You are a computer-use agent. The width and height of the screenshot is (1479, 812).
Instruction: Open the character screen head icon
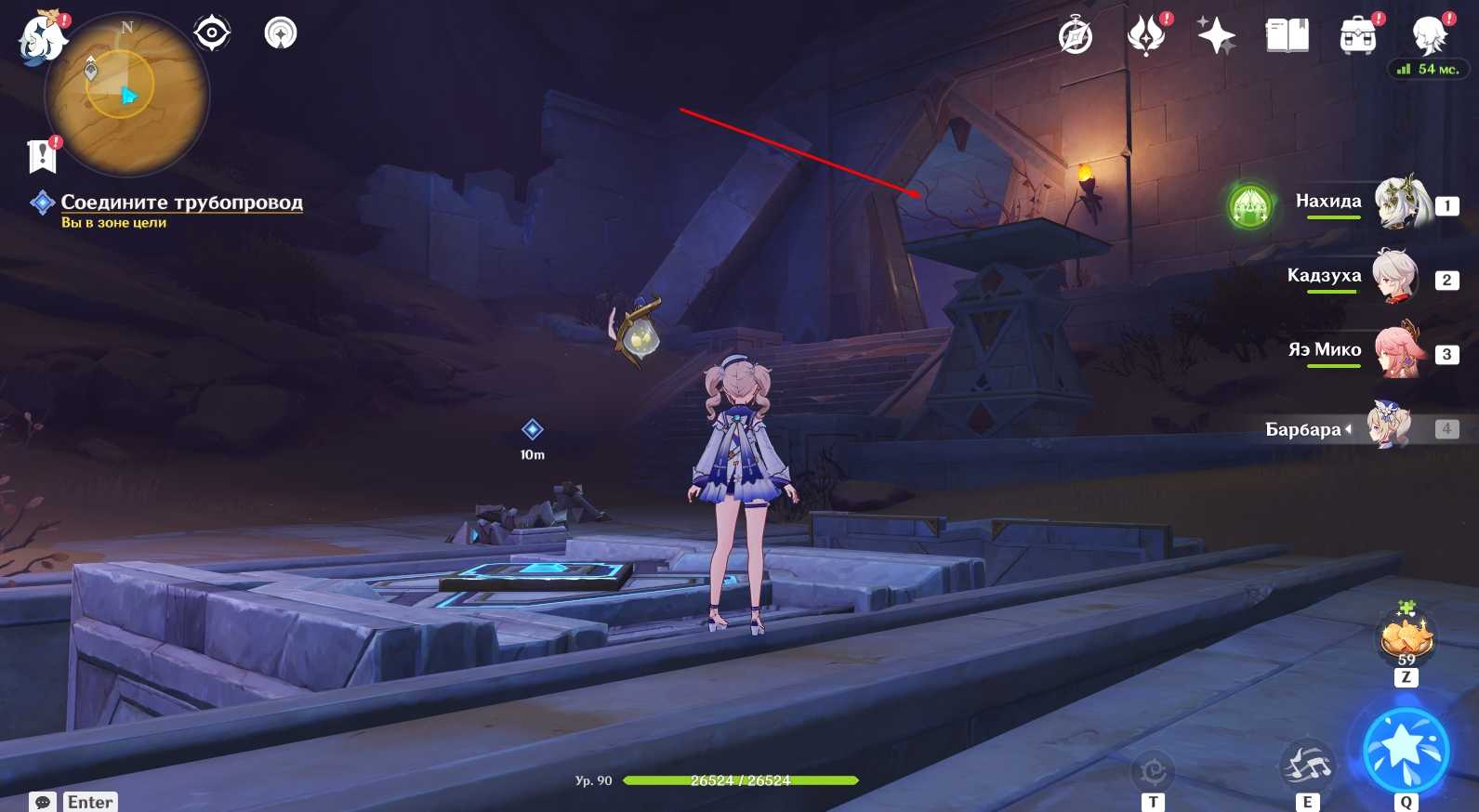pos(1428,36)
